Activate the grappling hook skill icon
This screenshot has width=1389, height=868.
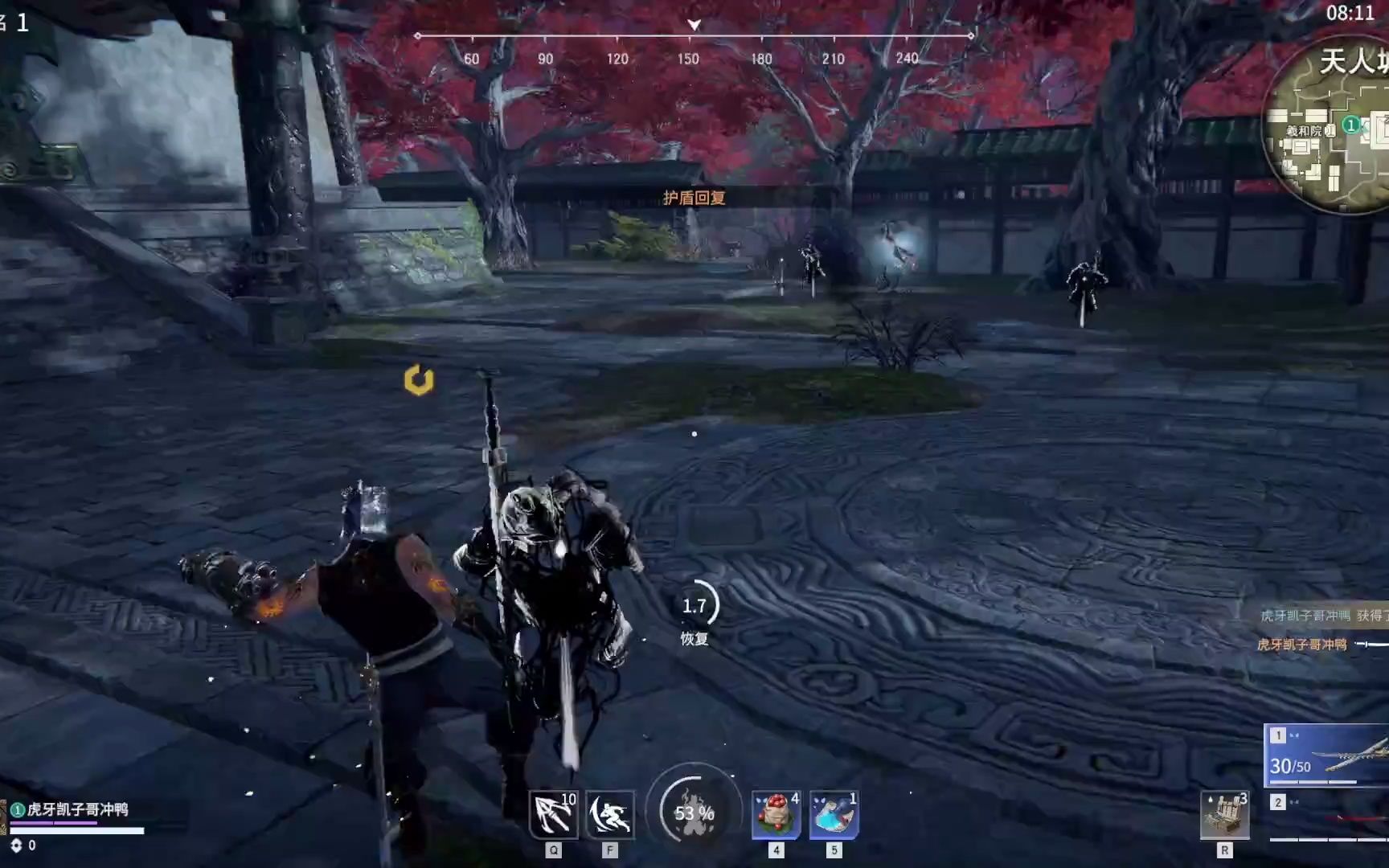point(554,814)
